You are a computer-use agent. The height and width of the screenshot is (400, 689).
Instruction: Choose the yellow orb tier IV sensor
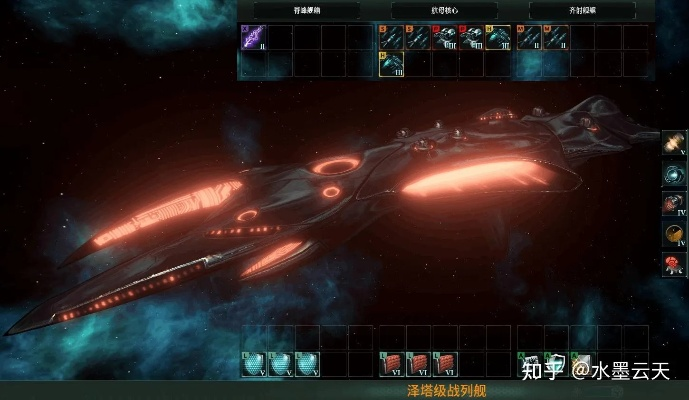pyautogui.click(x=676, y=235)
